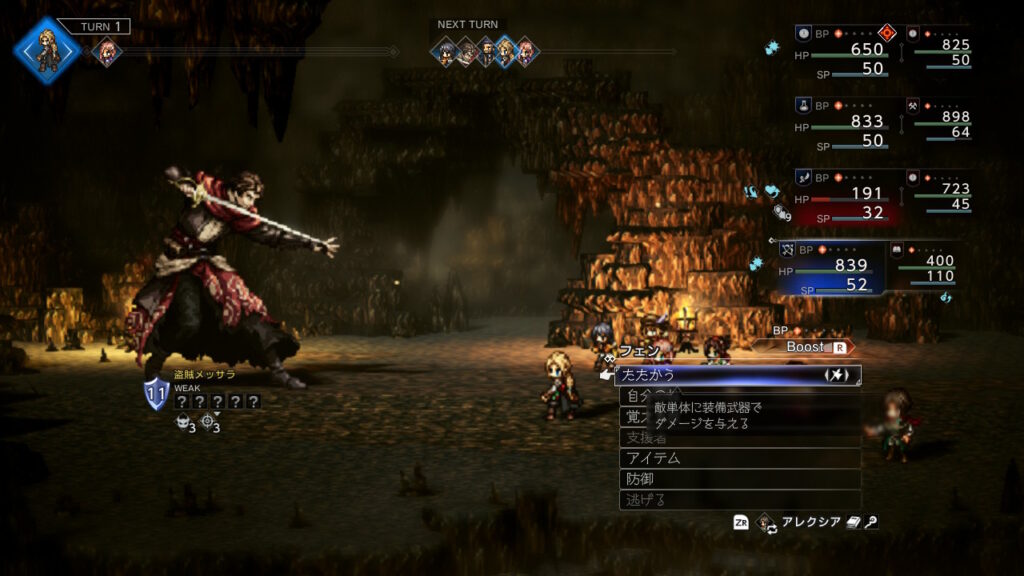Click the dimmed 支援者 supporter command
The image size is (1024, 576).
[738, 438]
